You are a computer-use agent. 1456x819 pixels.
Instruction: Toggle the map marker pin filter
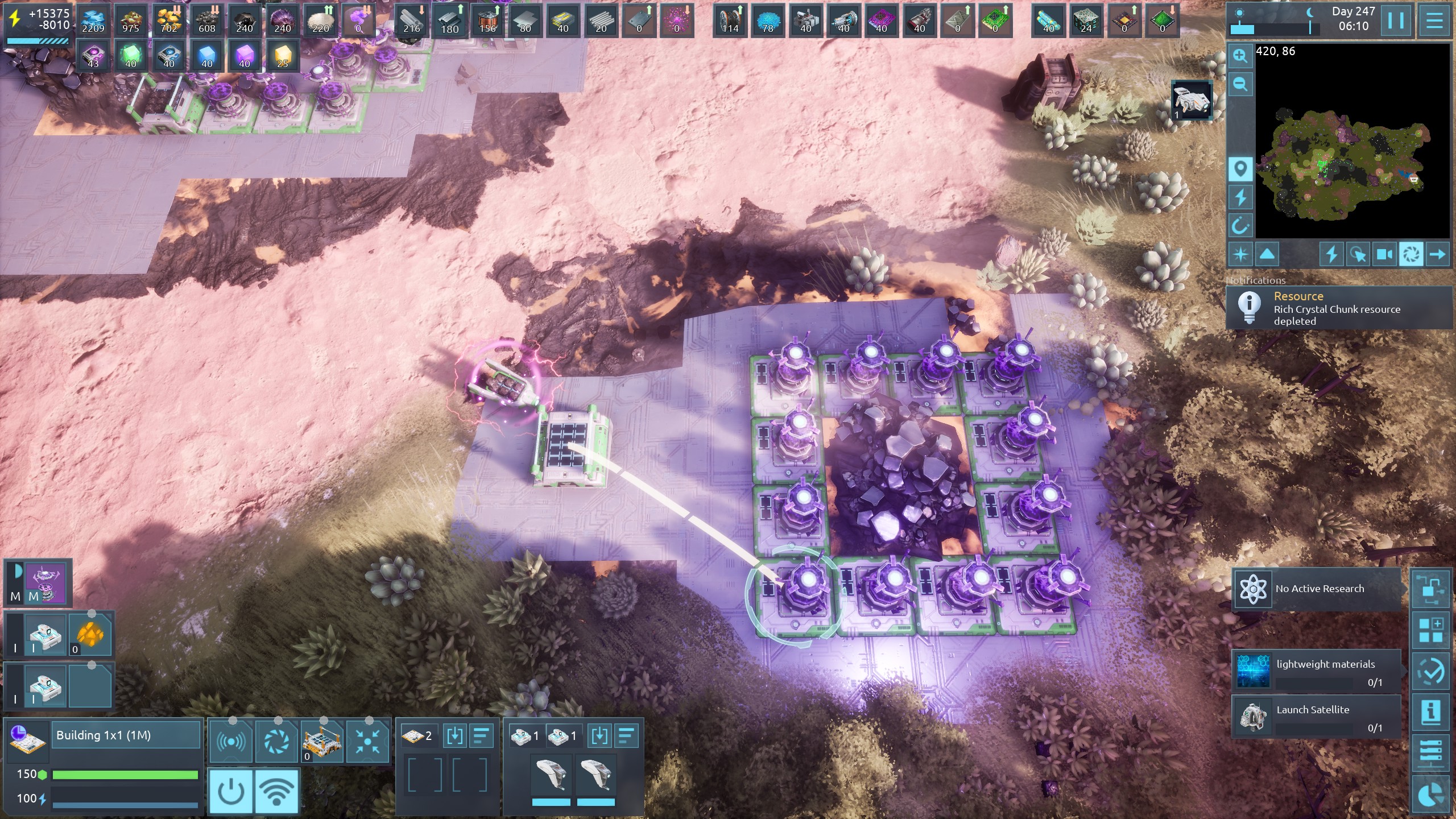1240,169
